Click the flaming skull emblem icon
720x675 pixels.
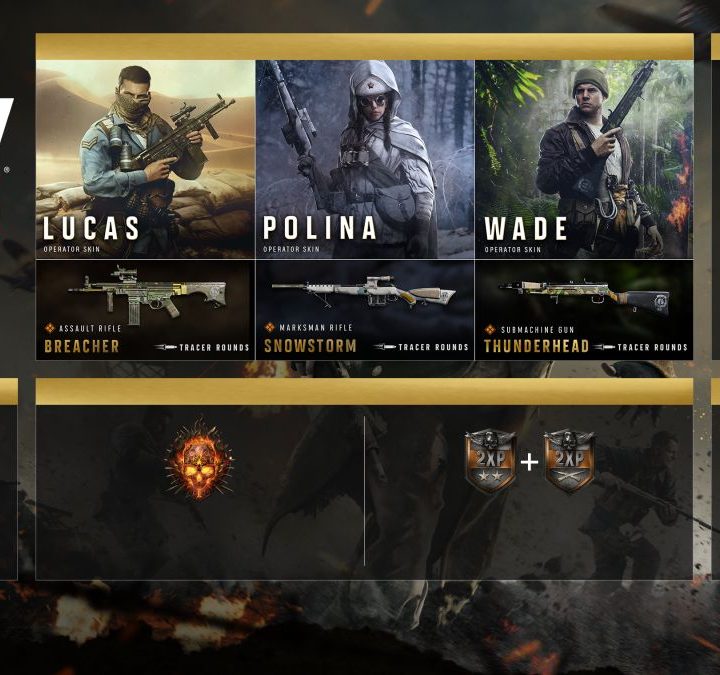(199, 460)
